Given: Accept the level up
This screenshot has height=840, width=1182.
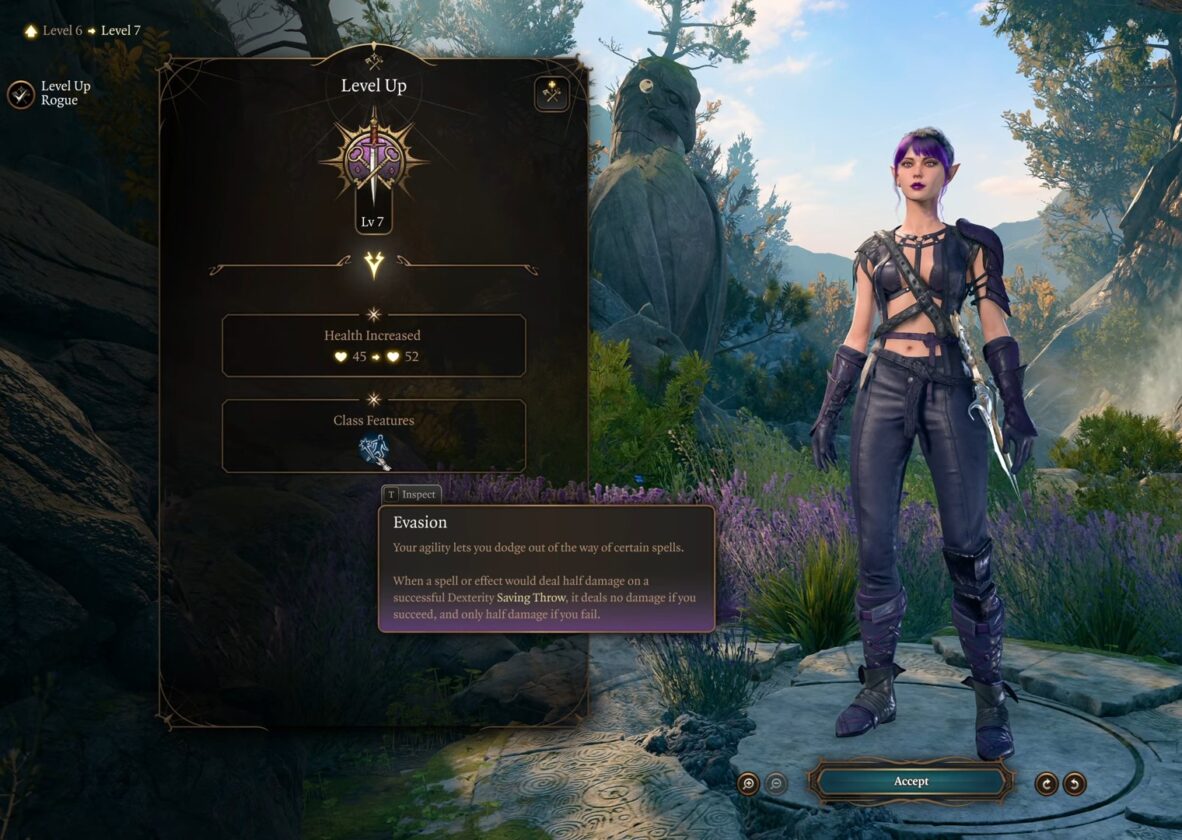Looking at the screenshot, I should coord(910,781).
